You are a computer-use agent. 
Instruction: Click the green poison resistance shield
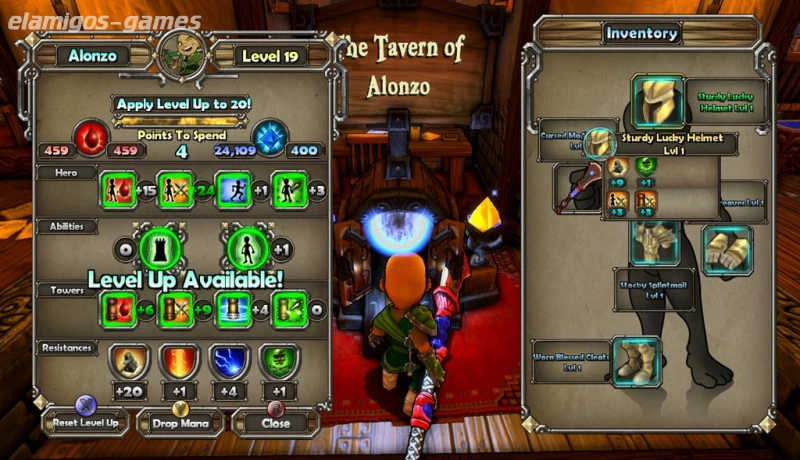point(279,361)
